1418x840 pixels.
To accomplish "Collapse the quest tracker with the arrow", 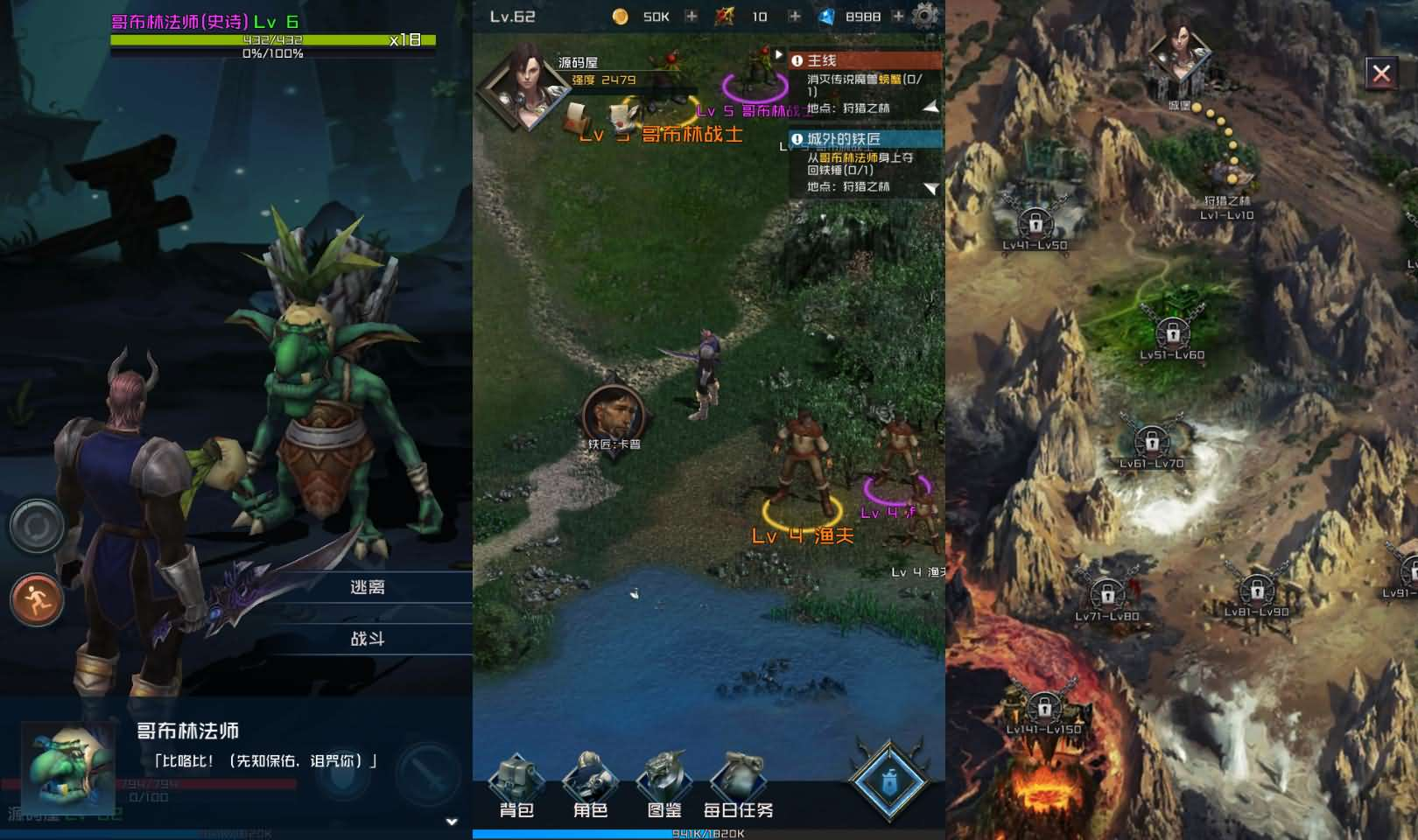I will coord(777,55).
